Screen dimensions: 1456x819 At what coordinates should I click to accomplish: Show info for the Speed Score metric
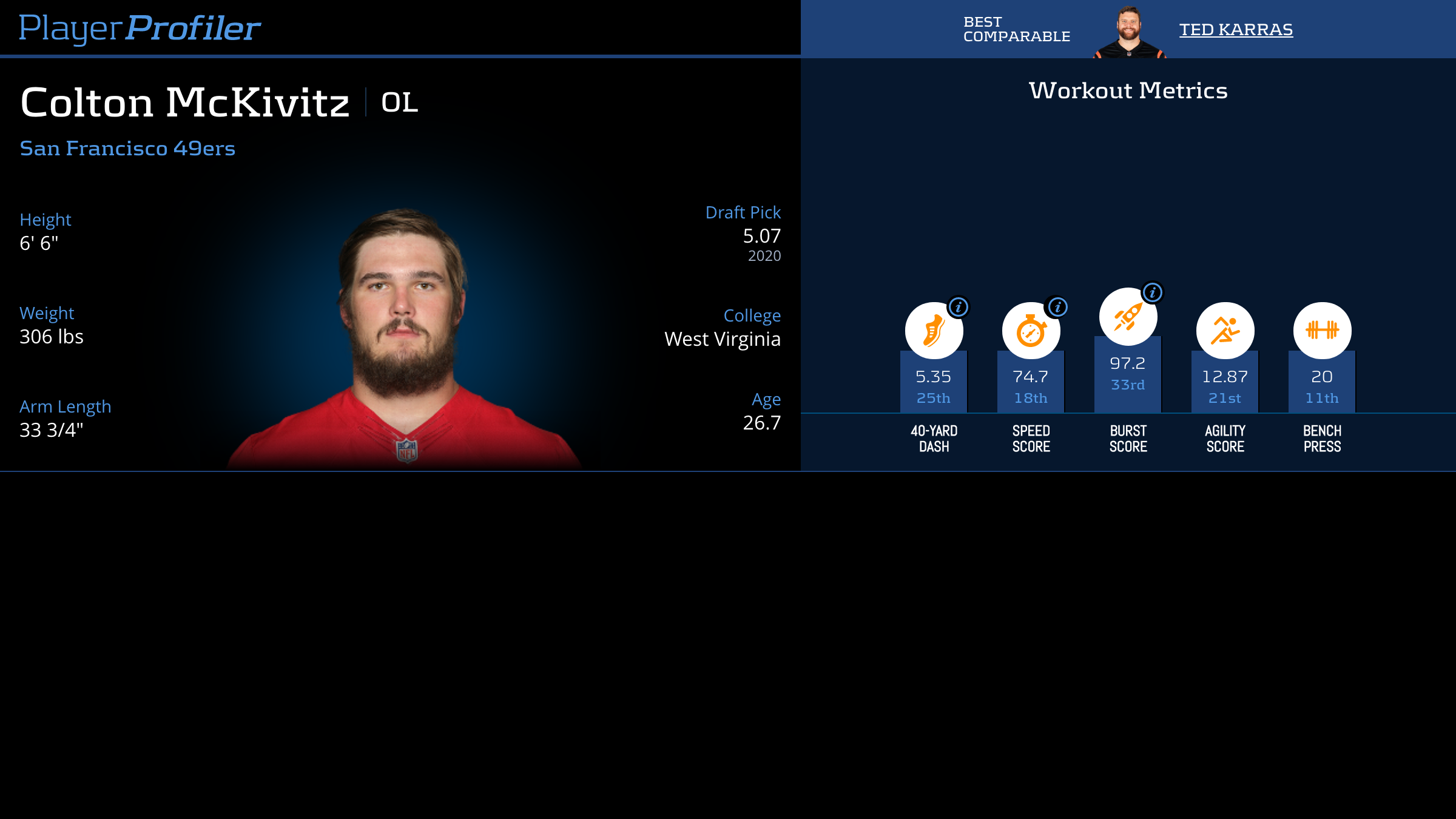1057,307
